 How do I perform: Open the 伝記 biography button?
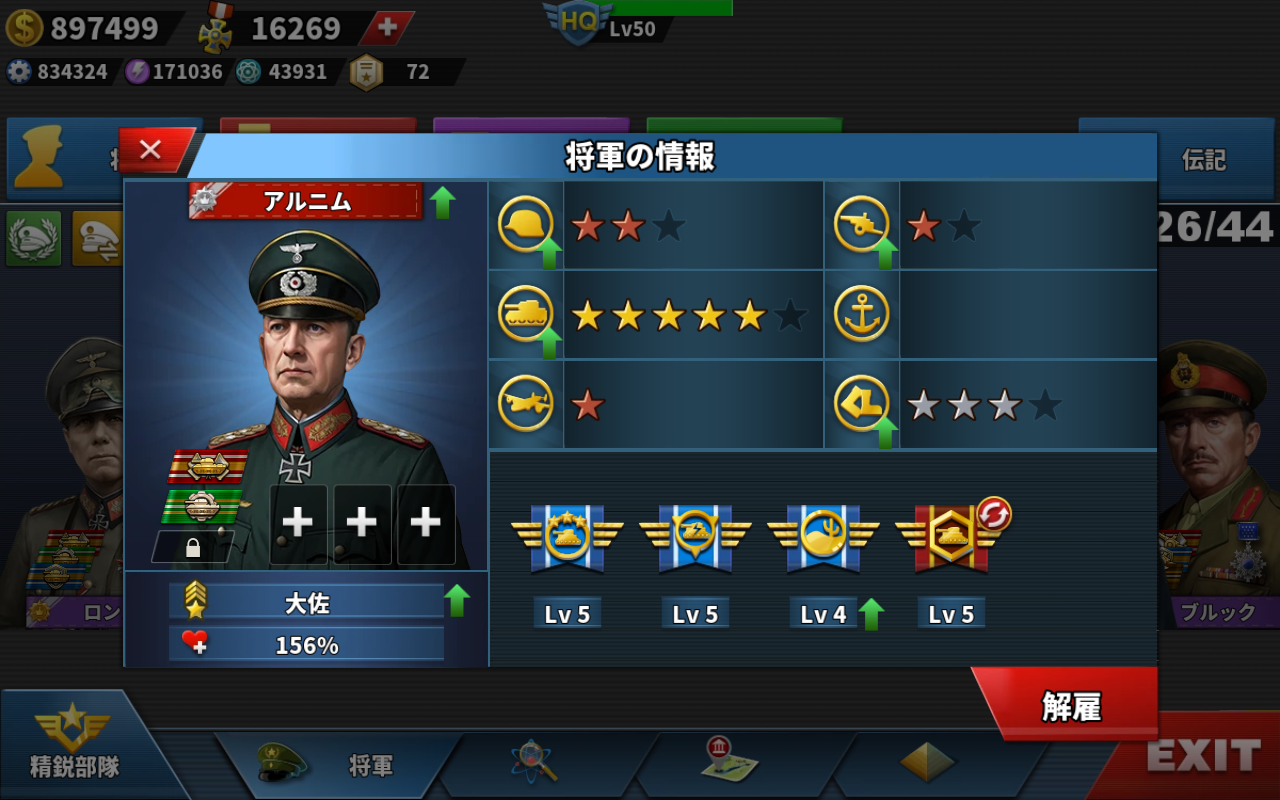coord(1203,160)
